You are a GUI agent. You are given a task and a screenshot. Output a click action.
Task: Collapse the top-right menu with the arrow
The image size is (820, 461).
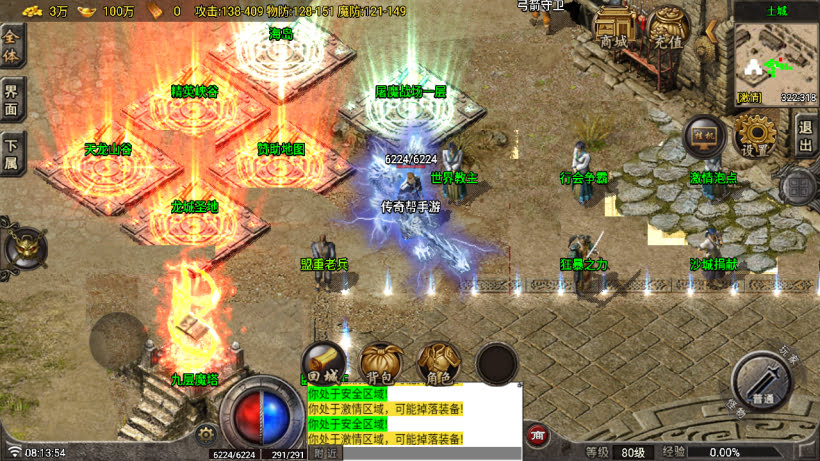[x=712, y=33]
